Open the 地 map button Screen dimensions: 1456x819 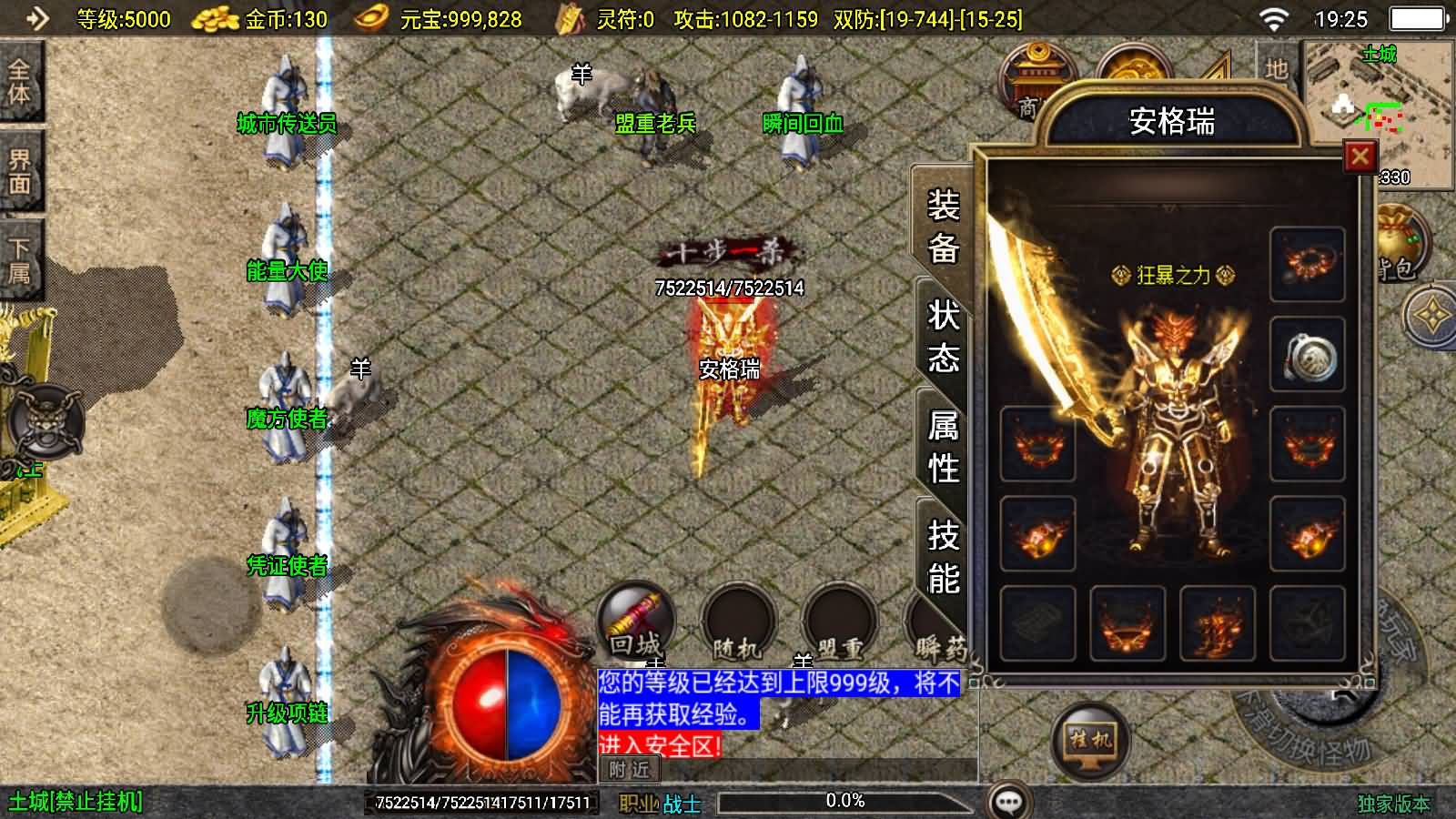(1276, 69)
